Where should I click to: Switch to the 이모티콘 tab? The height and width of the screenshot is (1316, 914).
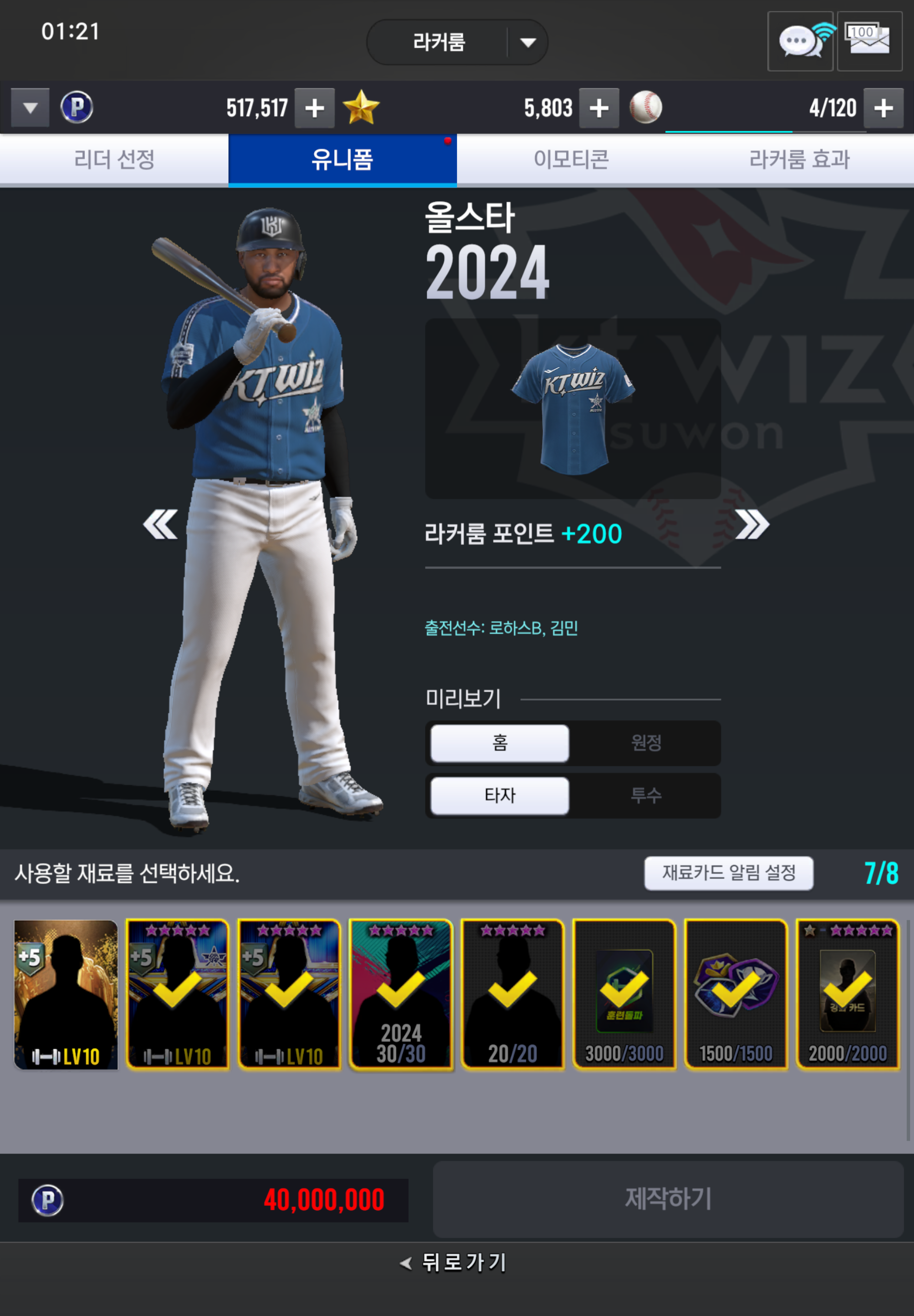click(571, 159)
